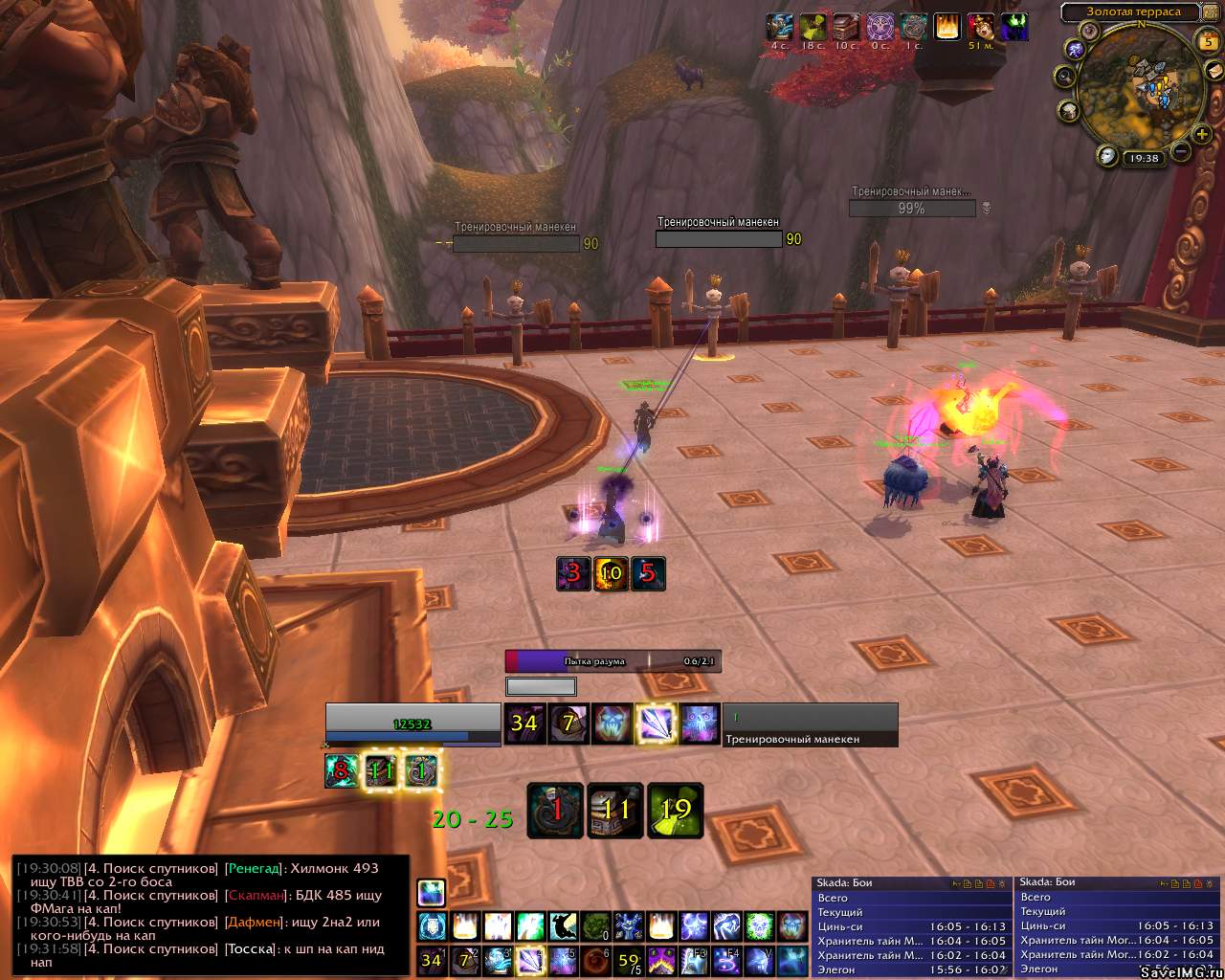Click player name Ренегад in chat

[253, 868]
